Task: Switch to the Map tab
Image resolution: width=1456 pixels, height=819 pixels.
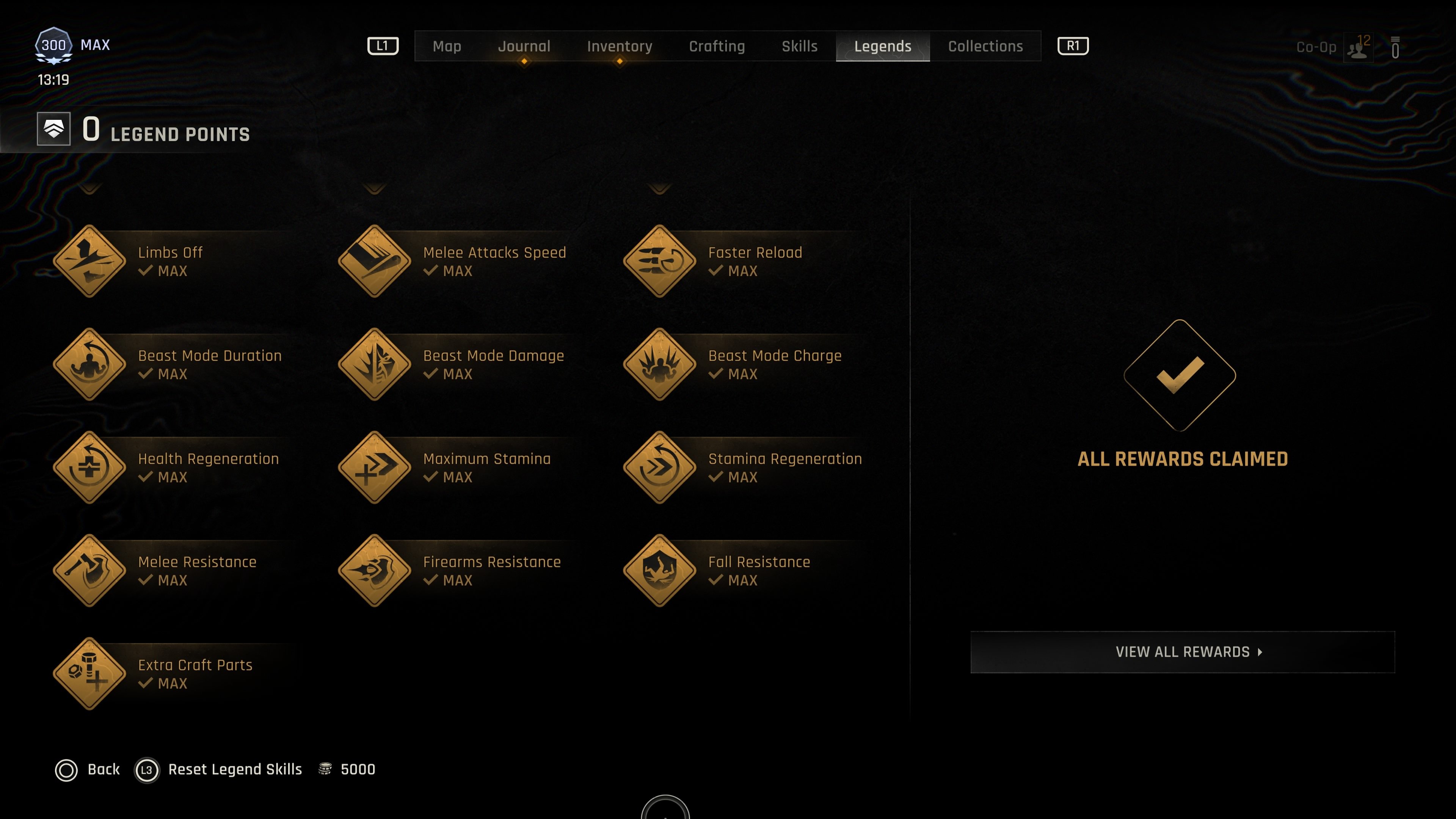Action: coord(447,46)
